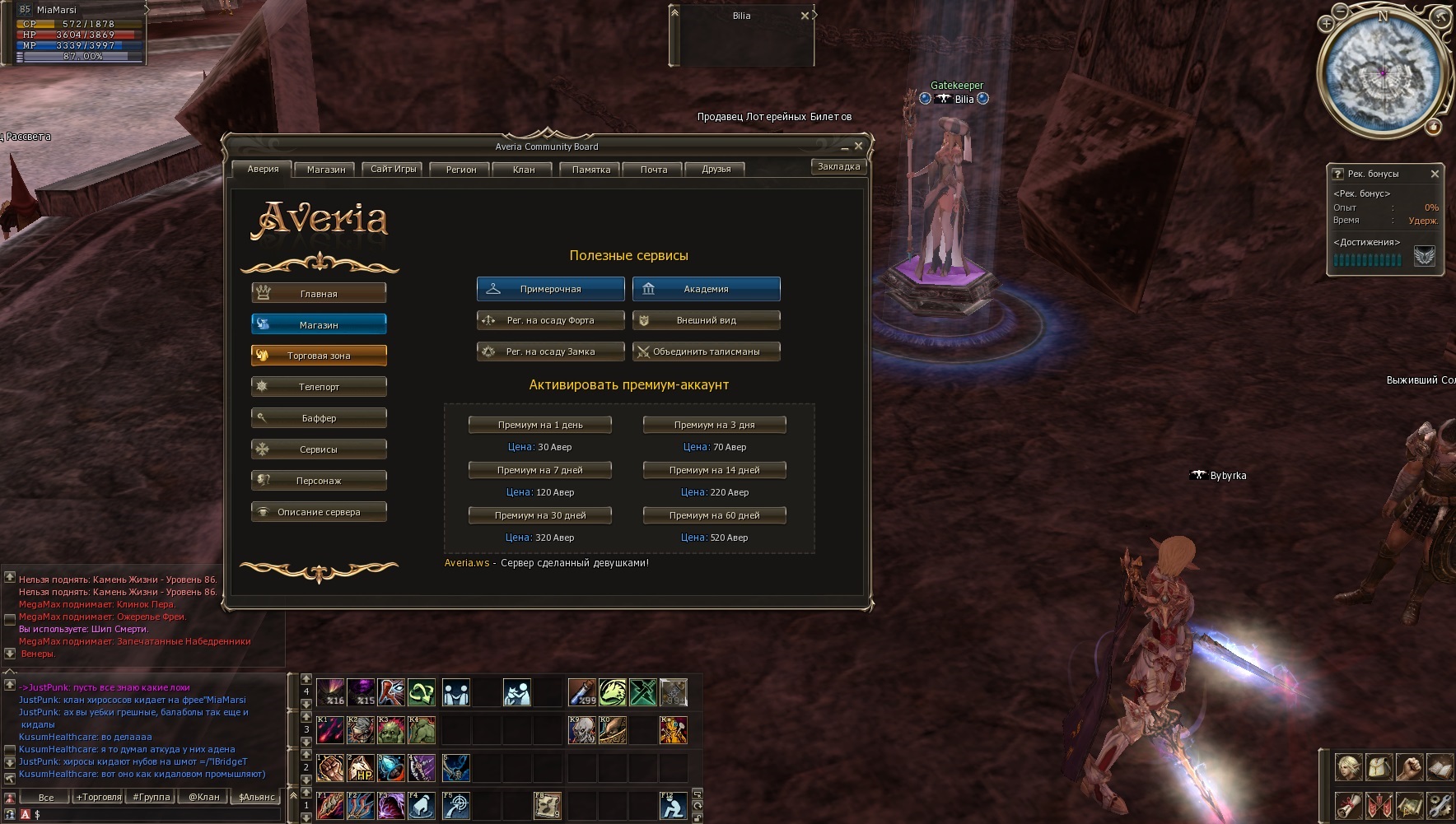
Task: Choose Объединить талисманы
Action: point(706,351)
